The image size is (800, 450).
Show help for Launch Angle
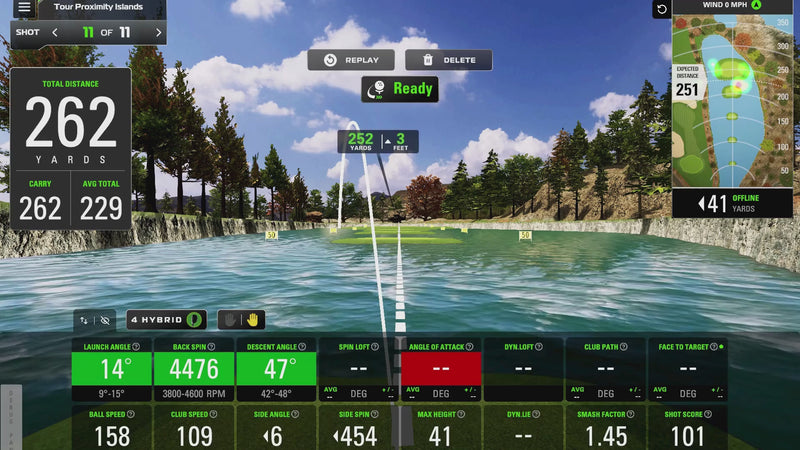pyautogui.click(x=135, y=347)
